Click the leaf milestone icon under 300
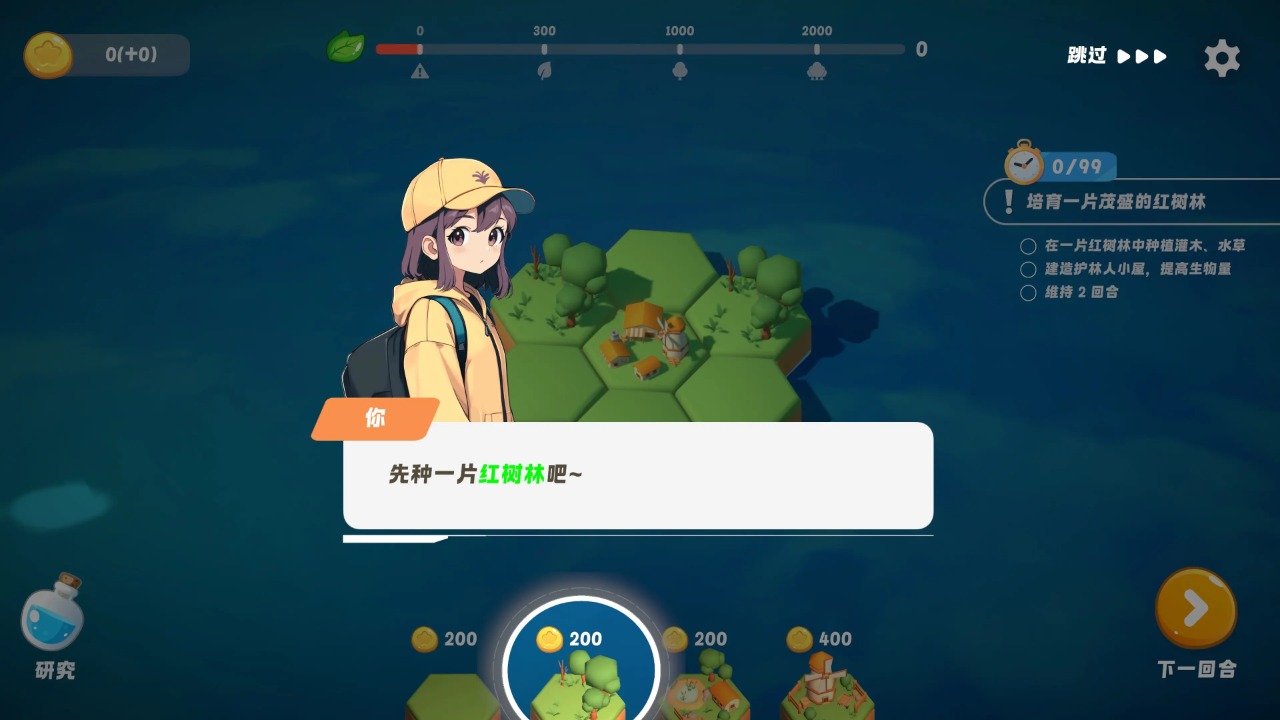This screenshot has width=1280, height=720. pos(544,71)
